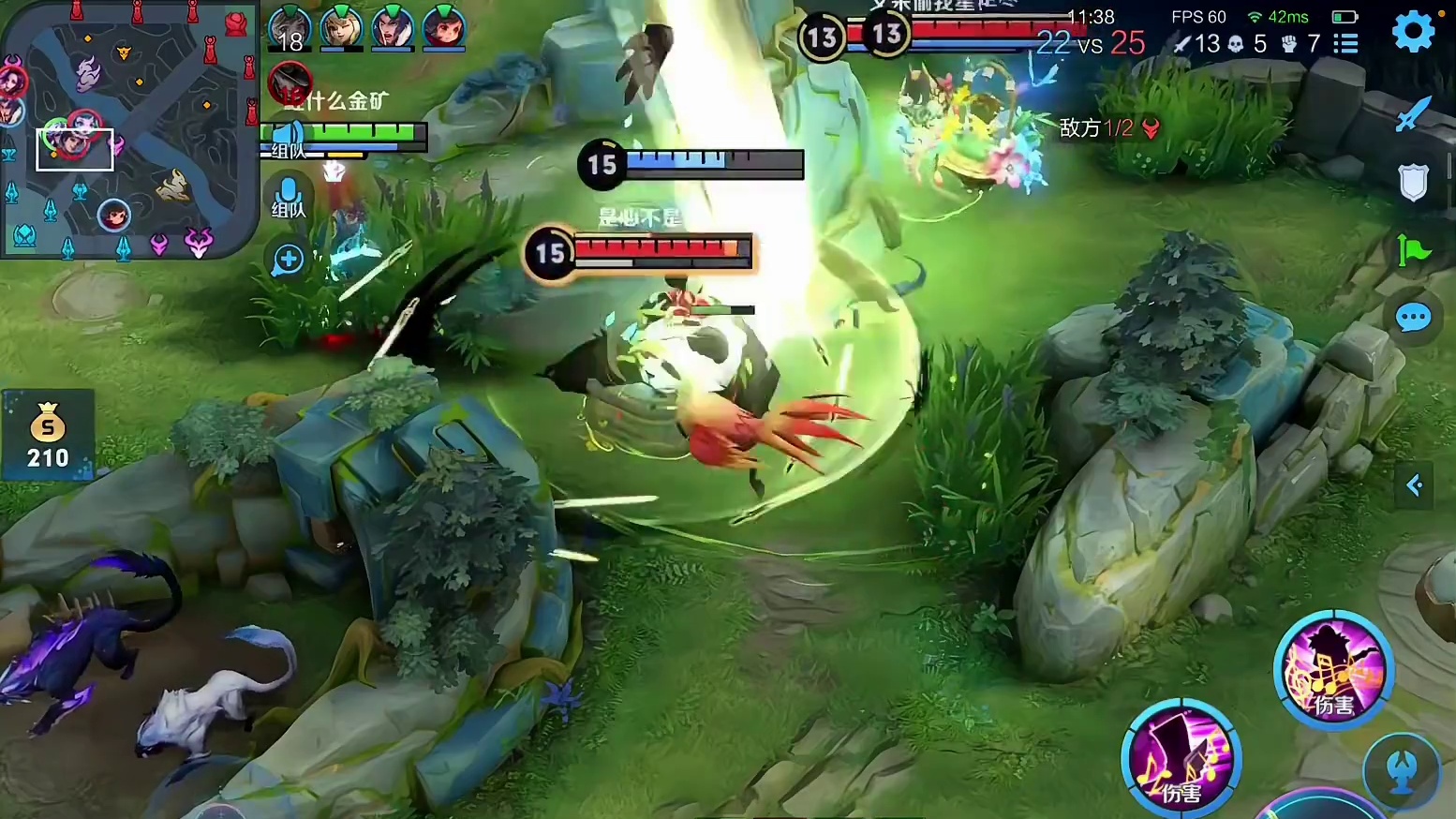Toggle the 组队 team microphone
Image resolution: width=1456 pixels, height=819 pixels.
pos(289,197)
